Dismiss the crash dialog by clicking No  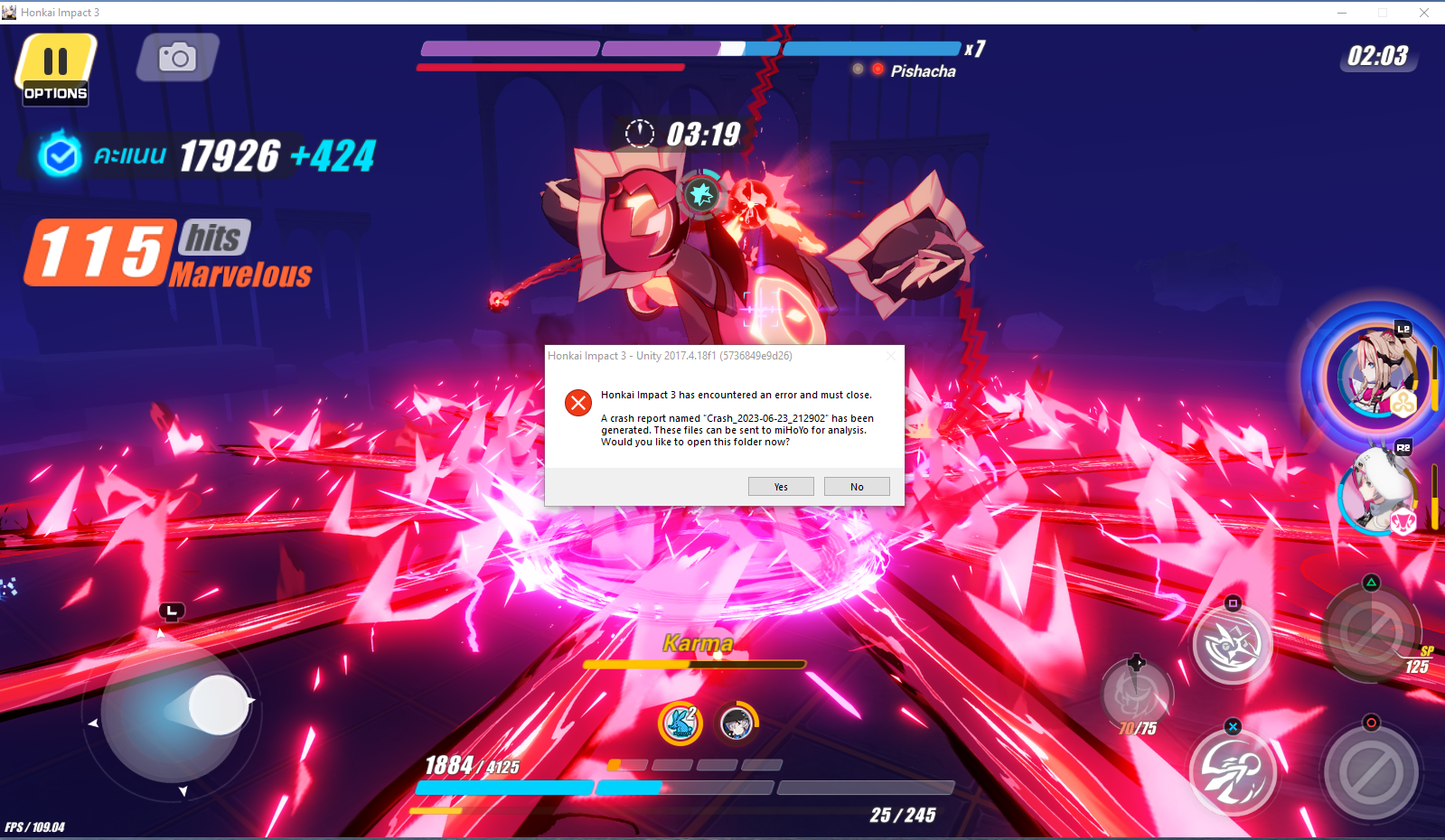click(x=856, y=486)
